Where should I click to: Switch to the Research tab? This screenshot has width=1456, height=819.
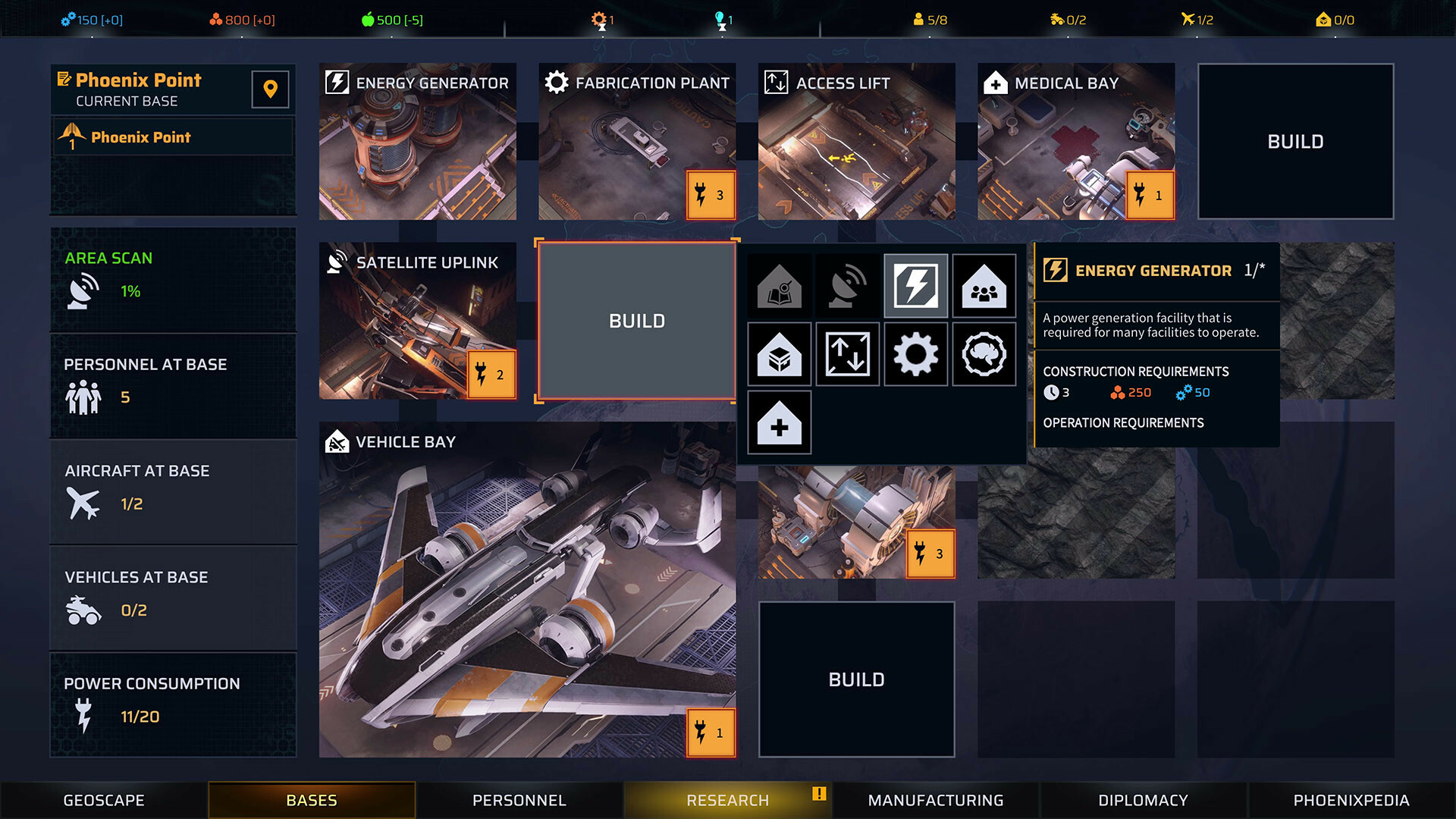click(x=727, y=799)
